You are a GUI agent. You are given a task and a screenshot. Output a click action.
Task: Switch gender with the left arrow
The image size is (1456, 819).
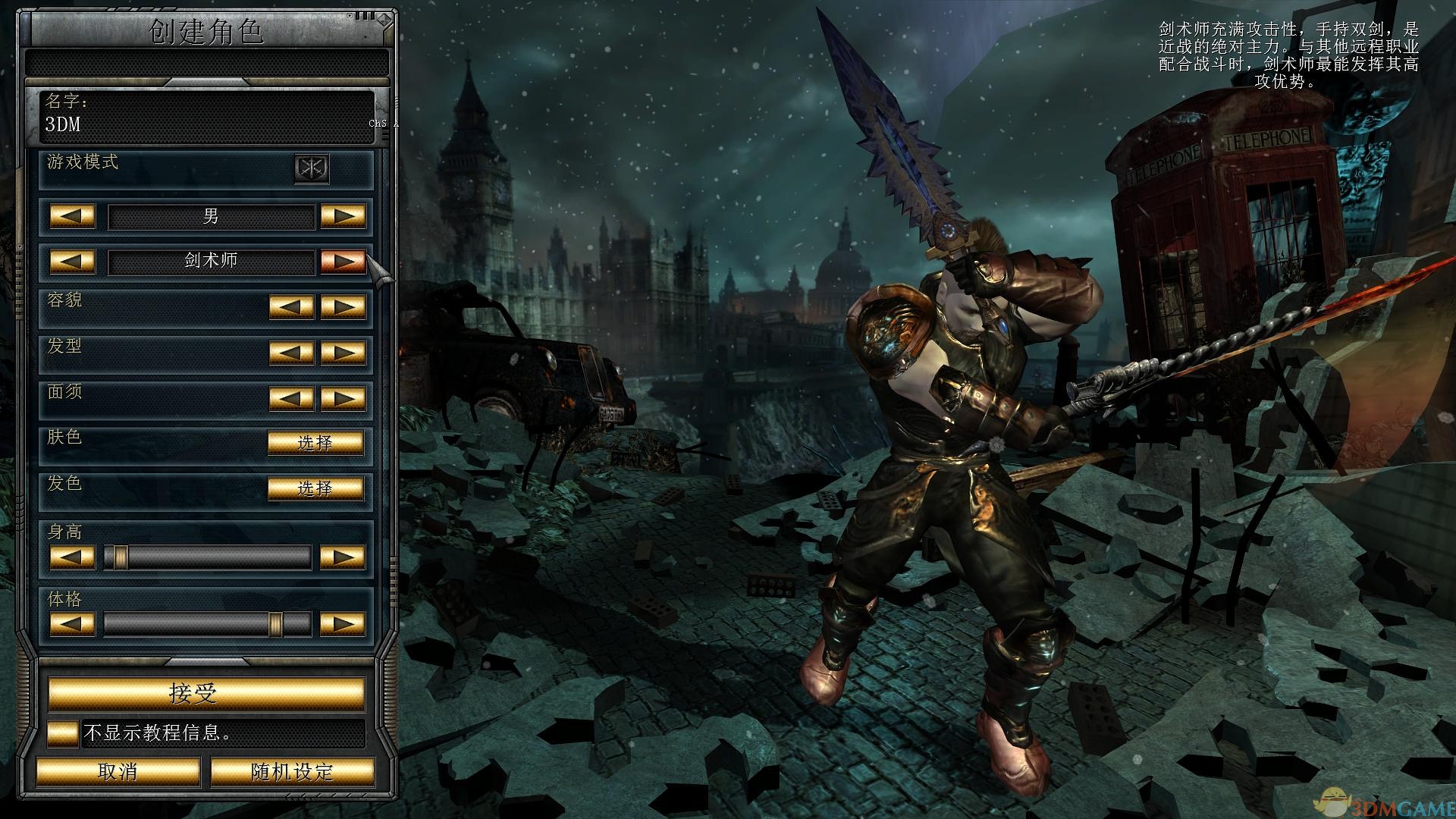(x=72, y=216)
